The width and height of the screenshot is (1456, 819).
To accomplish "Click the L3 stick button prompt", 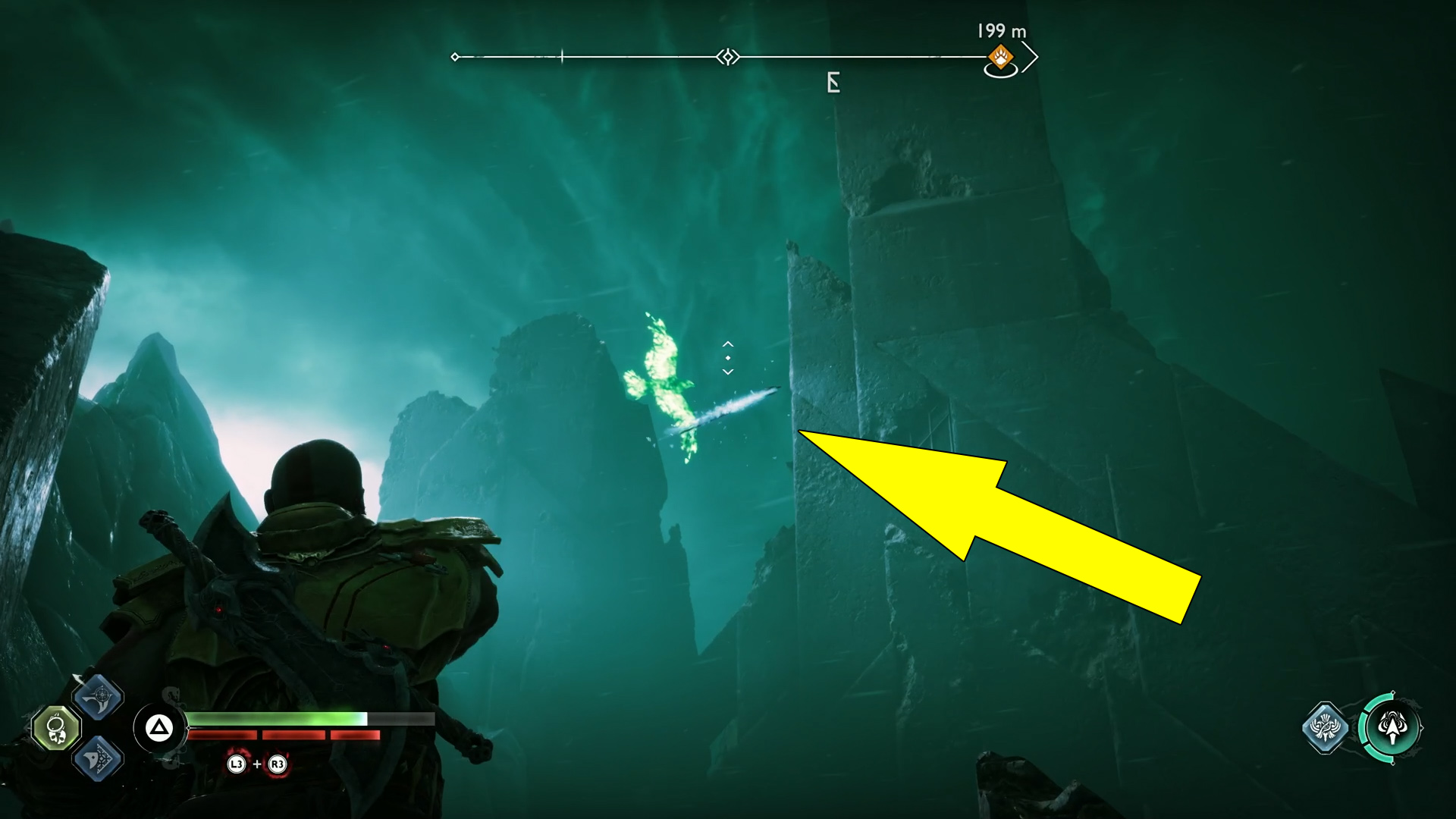I will pyautogui.click(x=237, y=764).
